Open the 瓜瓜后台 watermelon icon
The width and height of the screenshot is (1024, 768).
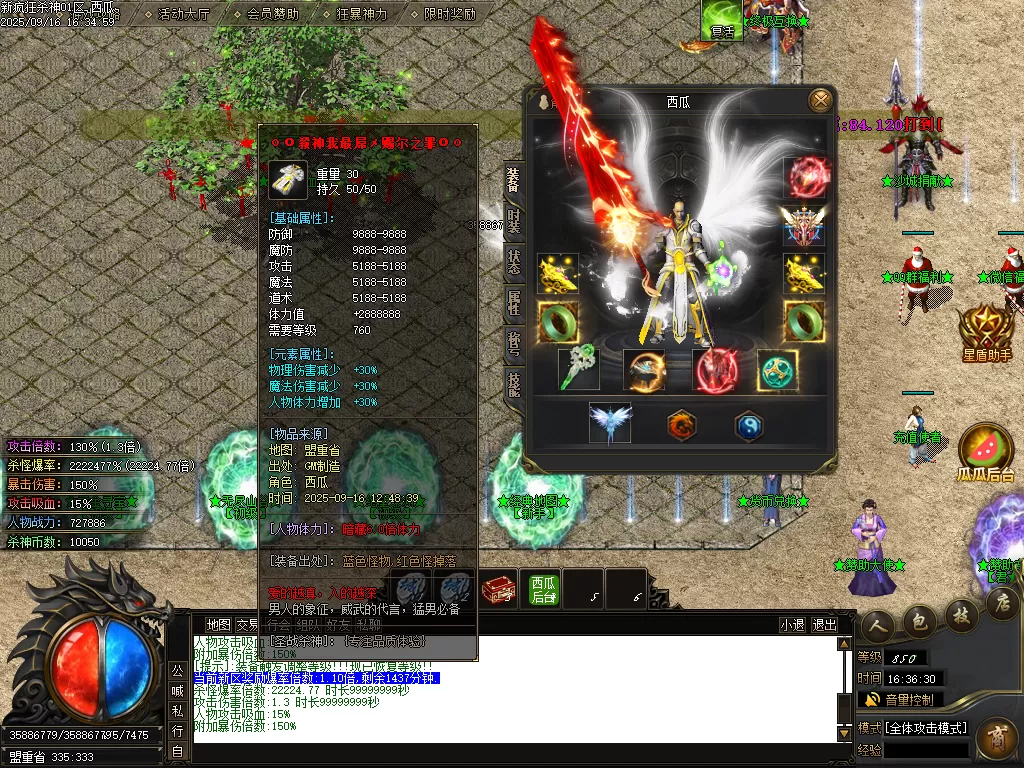pos(985,450)
